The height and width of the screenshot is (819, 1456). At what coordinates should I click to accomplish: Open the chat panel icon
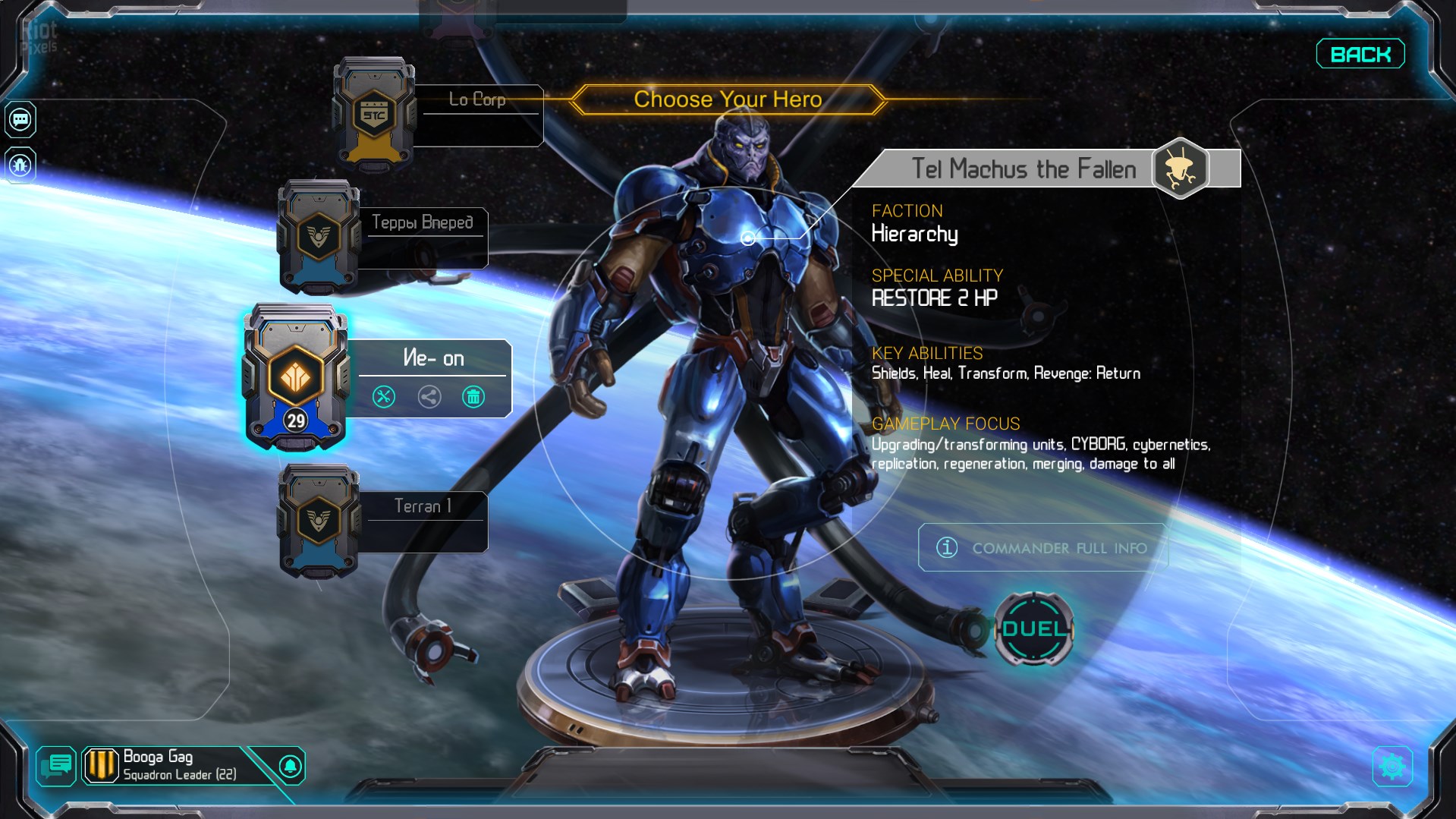point(56,766)
